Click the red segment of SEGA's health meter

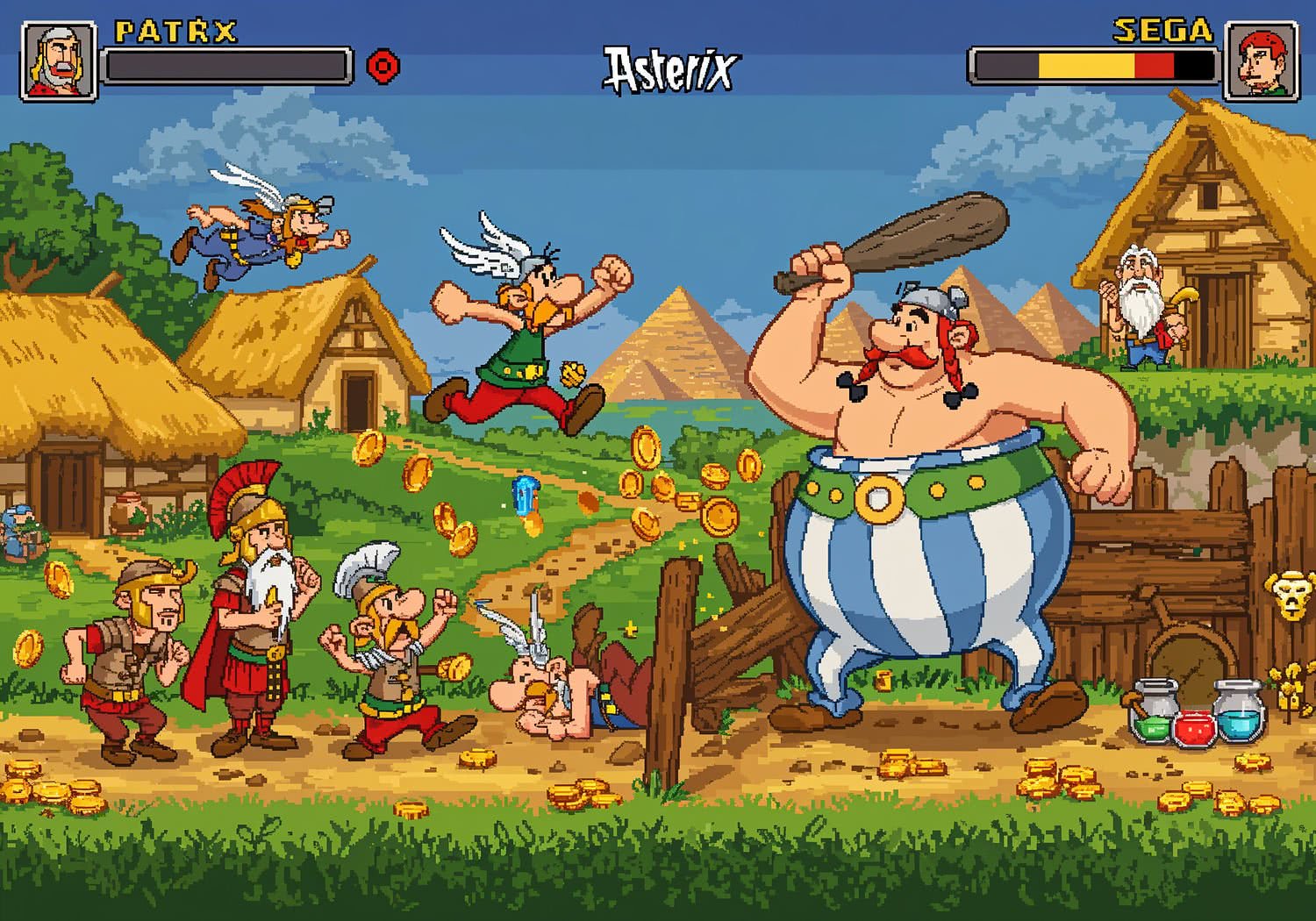[x=1155, y=65]
